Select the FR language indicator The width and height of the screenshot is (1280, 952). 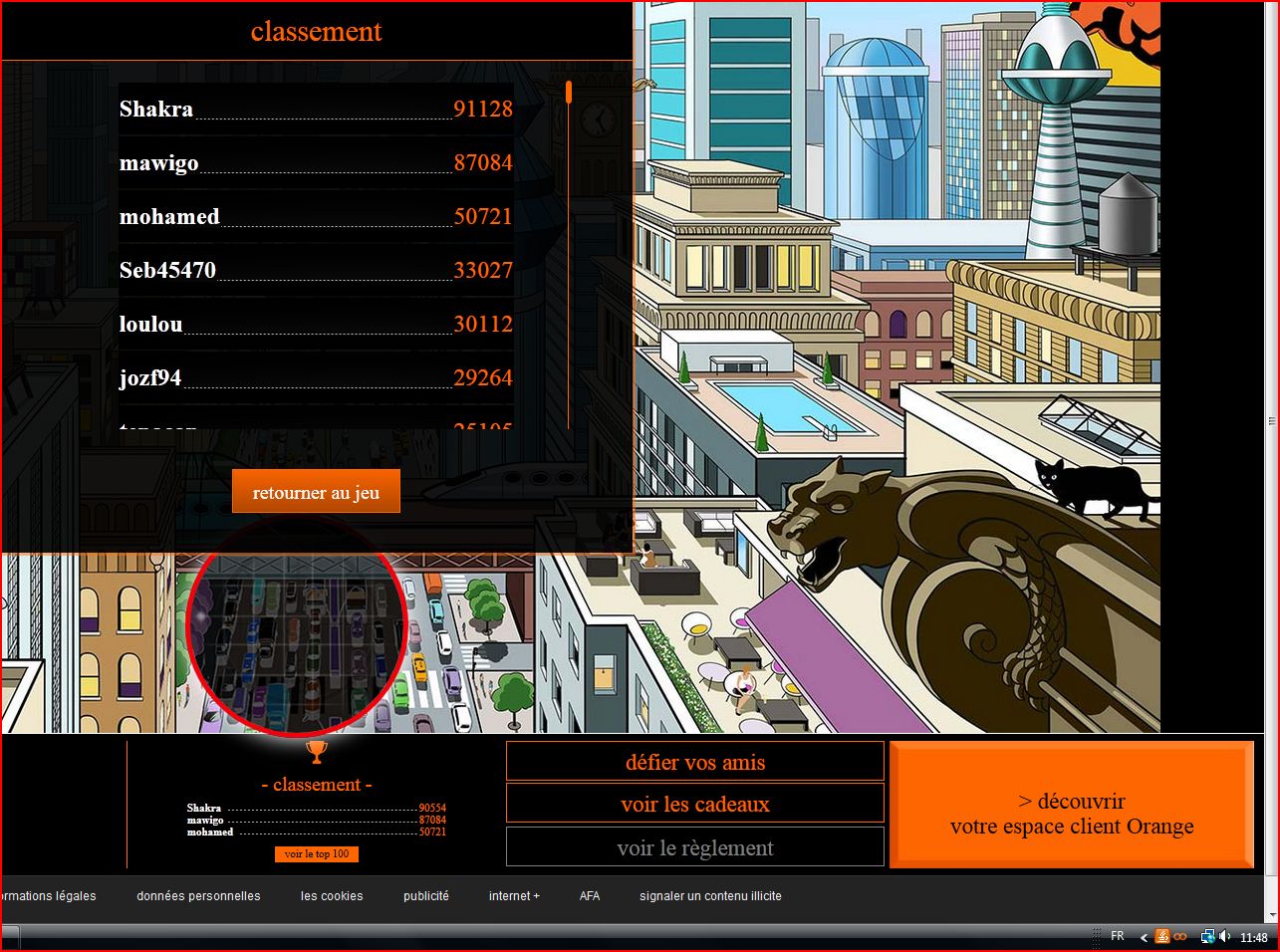coord(1118,936)
